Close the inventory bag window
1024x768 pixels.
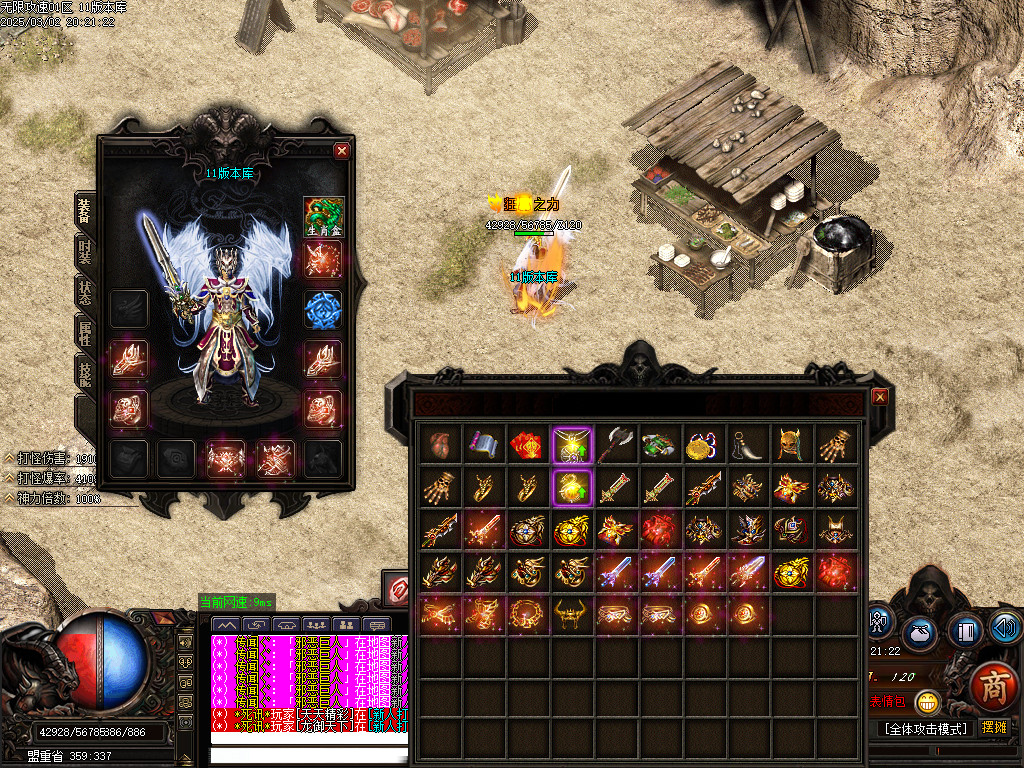880,396
